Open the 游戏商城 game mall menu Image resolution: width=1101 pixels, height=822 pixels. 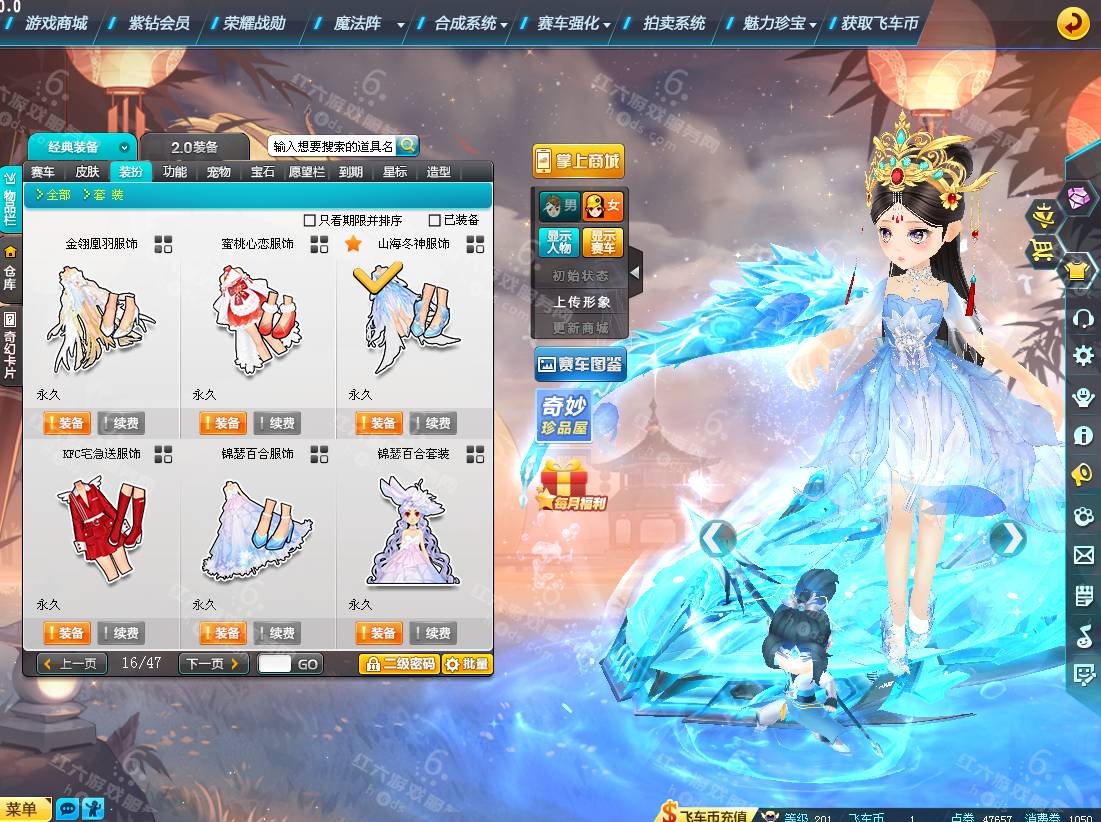pyautogui.click(x=56, y=23)
